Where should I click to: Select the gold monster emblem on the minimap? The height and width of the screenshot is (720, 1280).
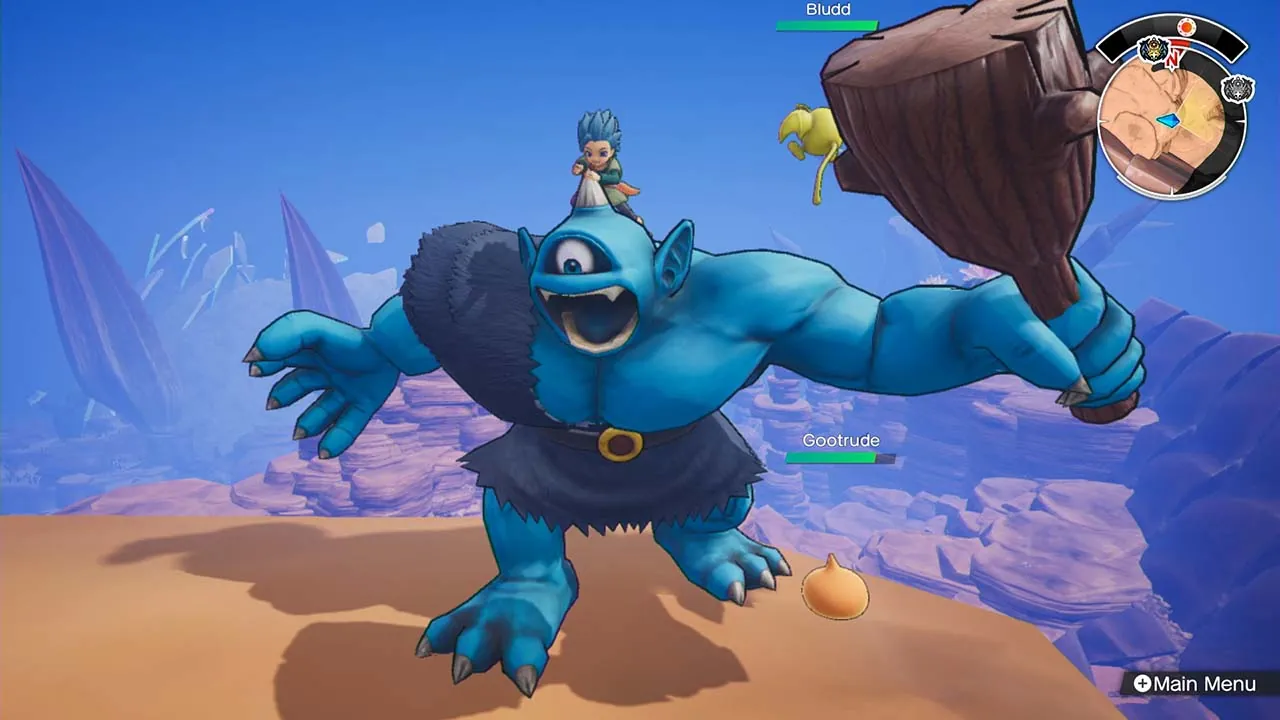point(1154,48)
